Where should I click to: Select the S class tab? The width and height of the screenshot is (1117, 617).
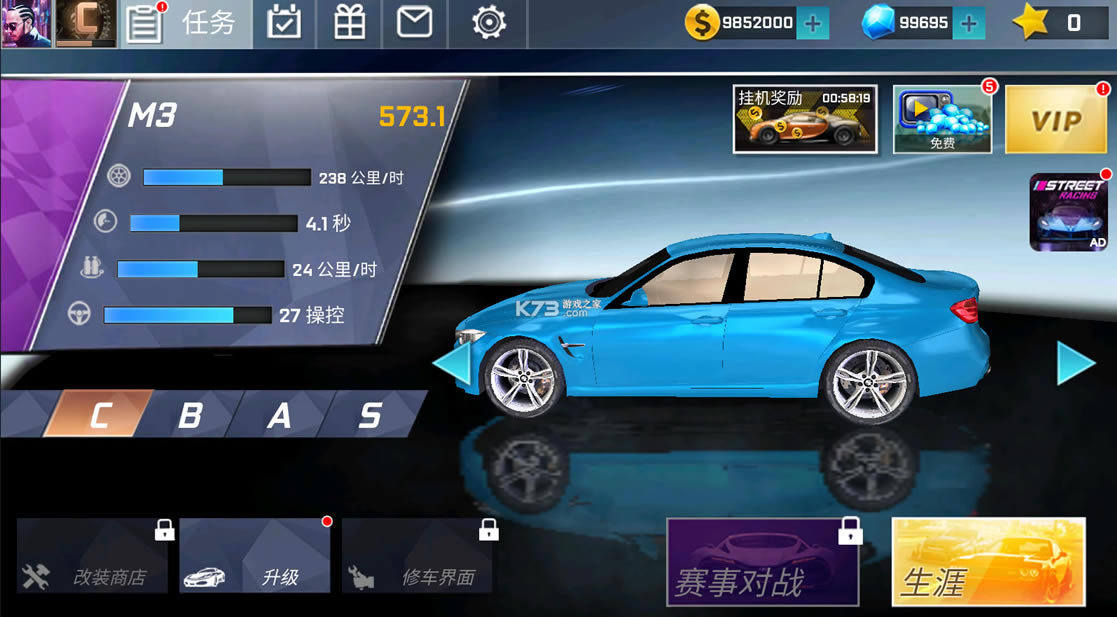(369, 414)
